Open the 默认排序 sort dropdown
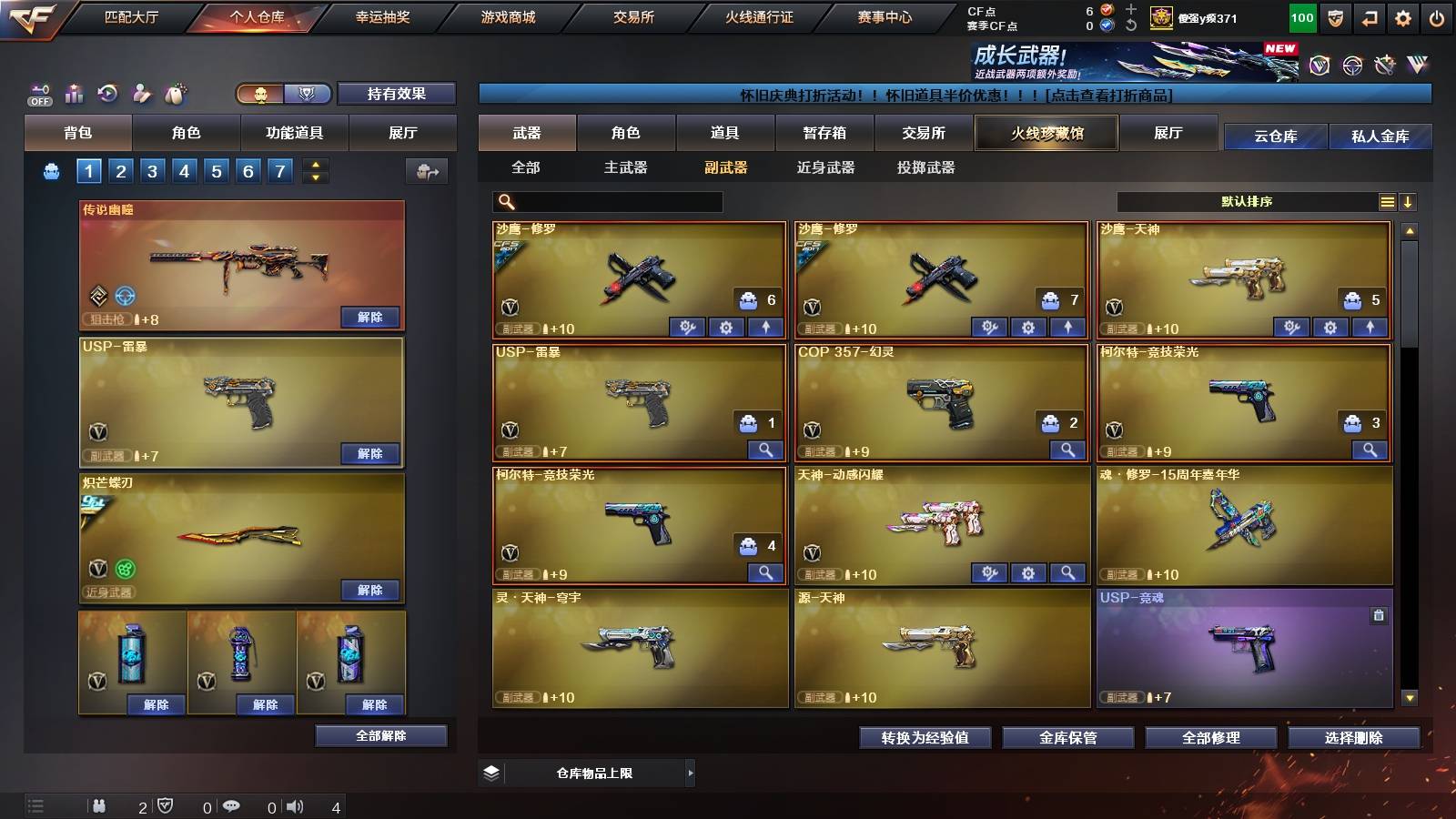Image resolution: width=1456 pixels, height=819 pixels. (x=1247, y=202)
